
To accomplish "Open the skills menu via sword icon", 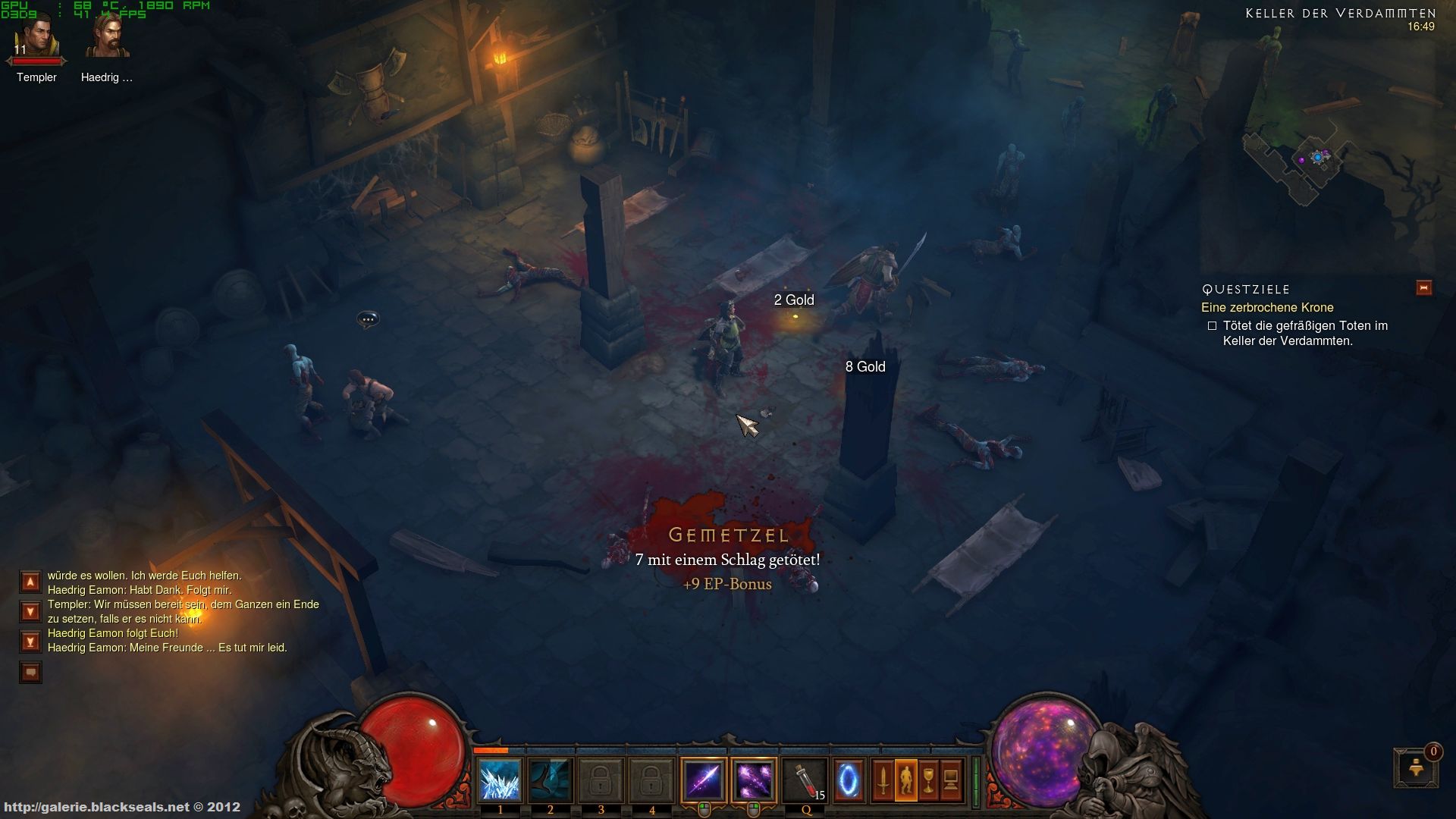I will [x=883, y=780].
